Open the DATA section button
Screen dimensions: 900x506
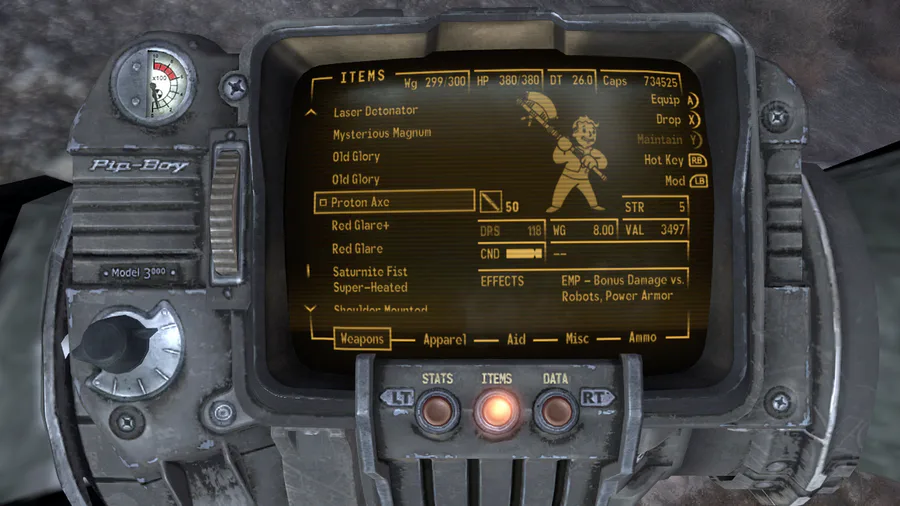[x=554, y=409]
